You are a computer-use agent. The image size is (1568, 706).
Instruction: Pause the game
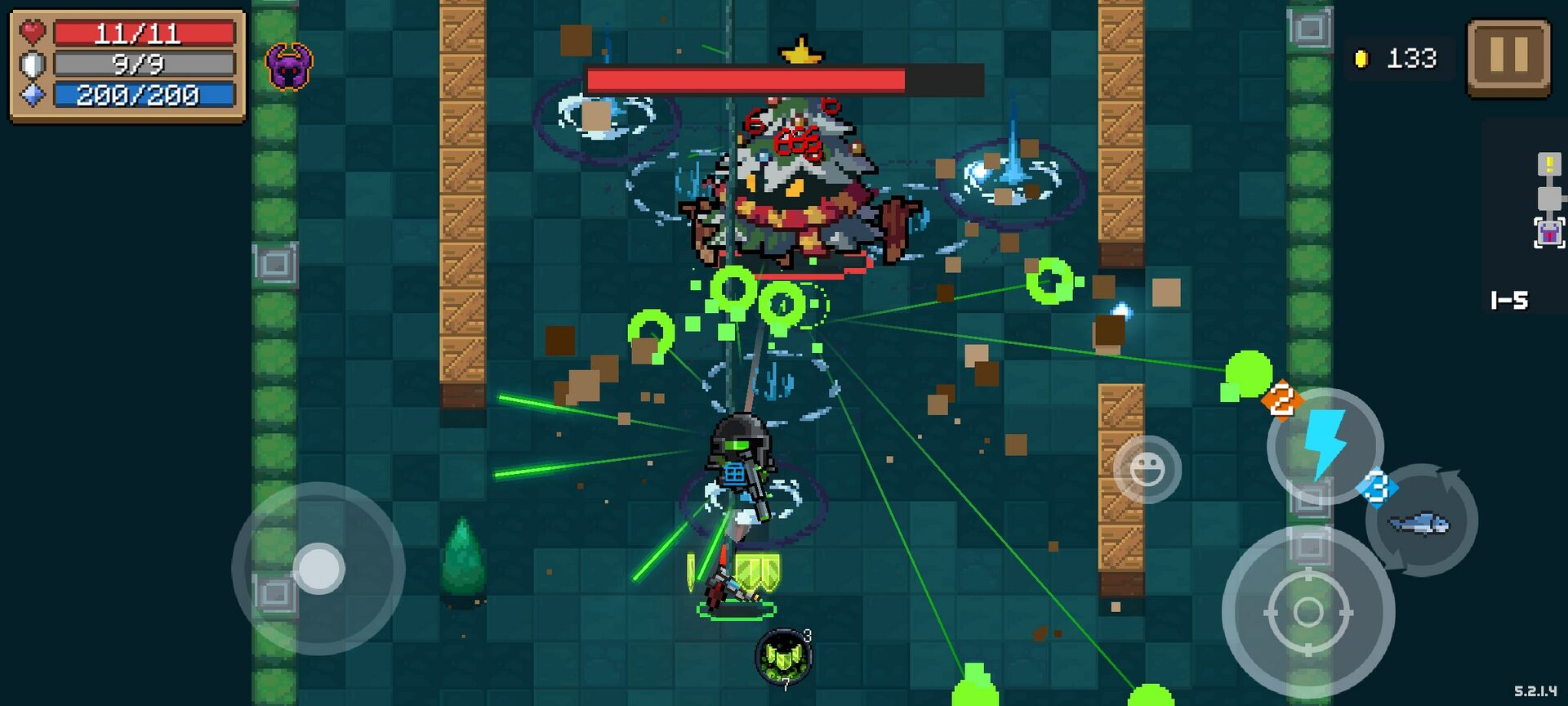tap(1508, 58)
